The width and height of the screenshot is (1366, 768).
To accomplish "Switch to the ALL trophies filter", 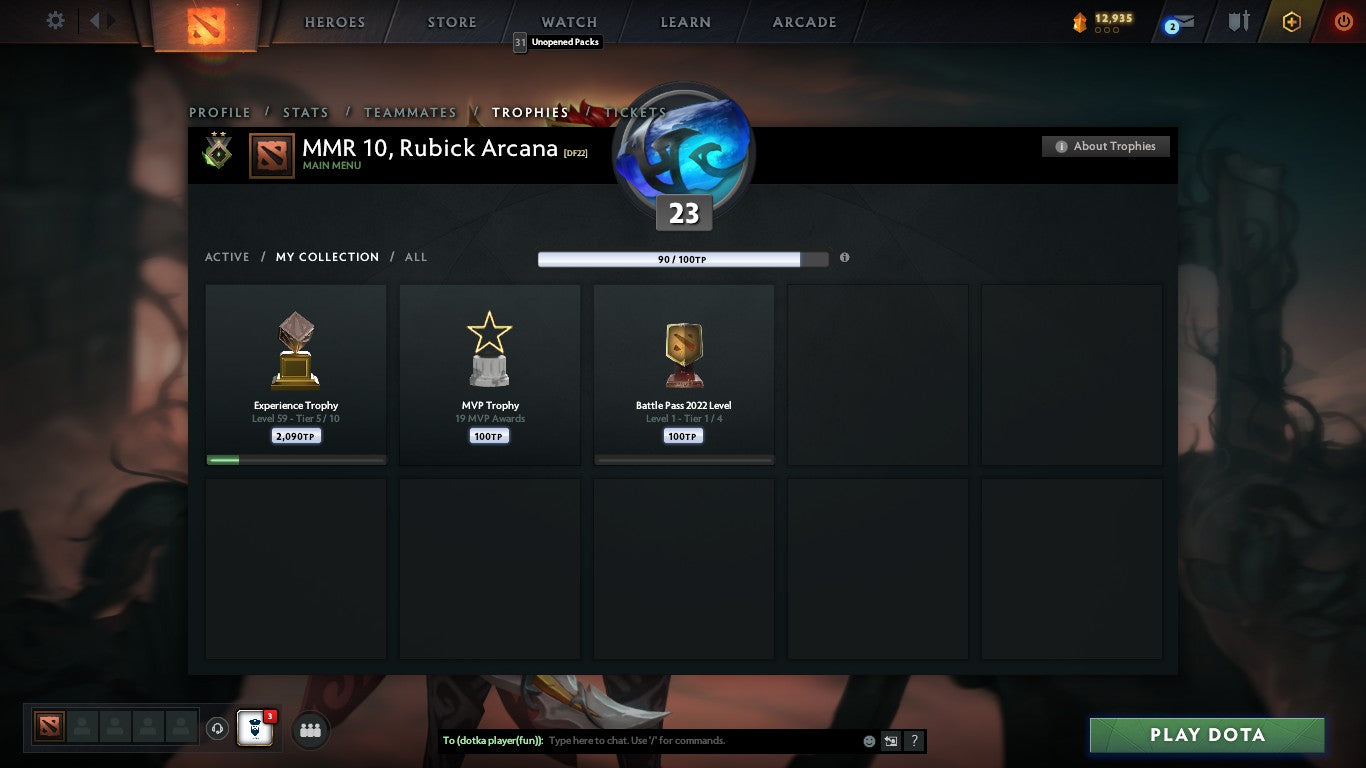I will coord(415,257).
